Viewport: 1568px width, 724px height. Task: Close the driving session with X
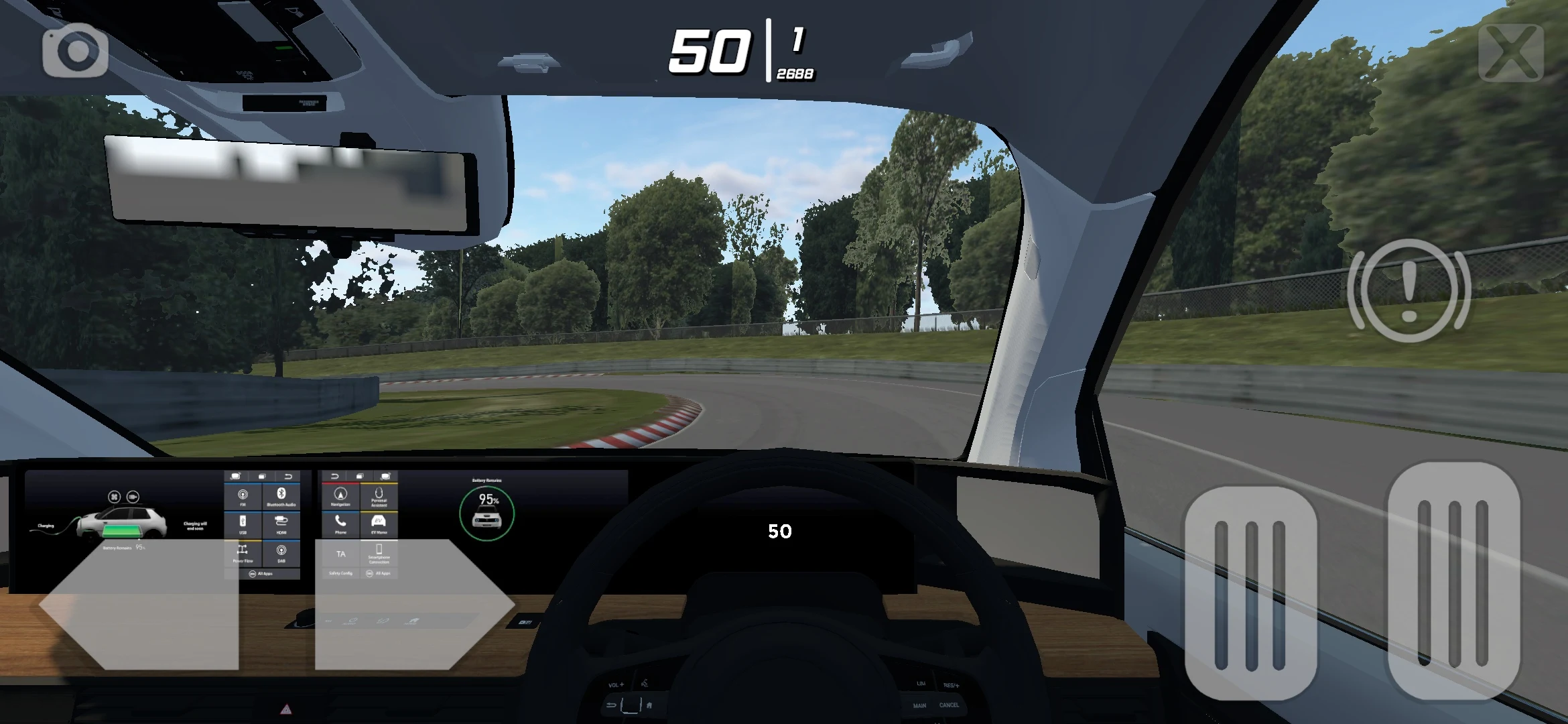click(1510, 52)
